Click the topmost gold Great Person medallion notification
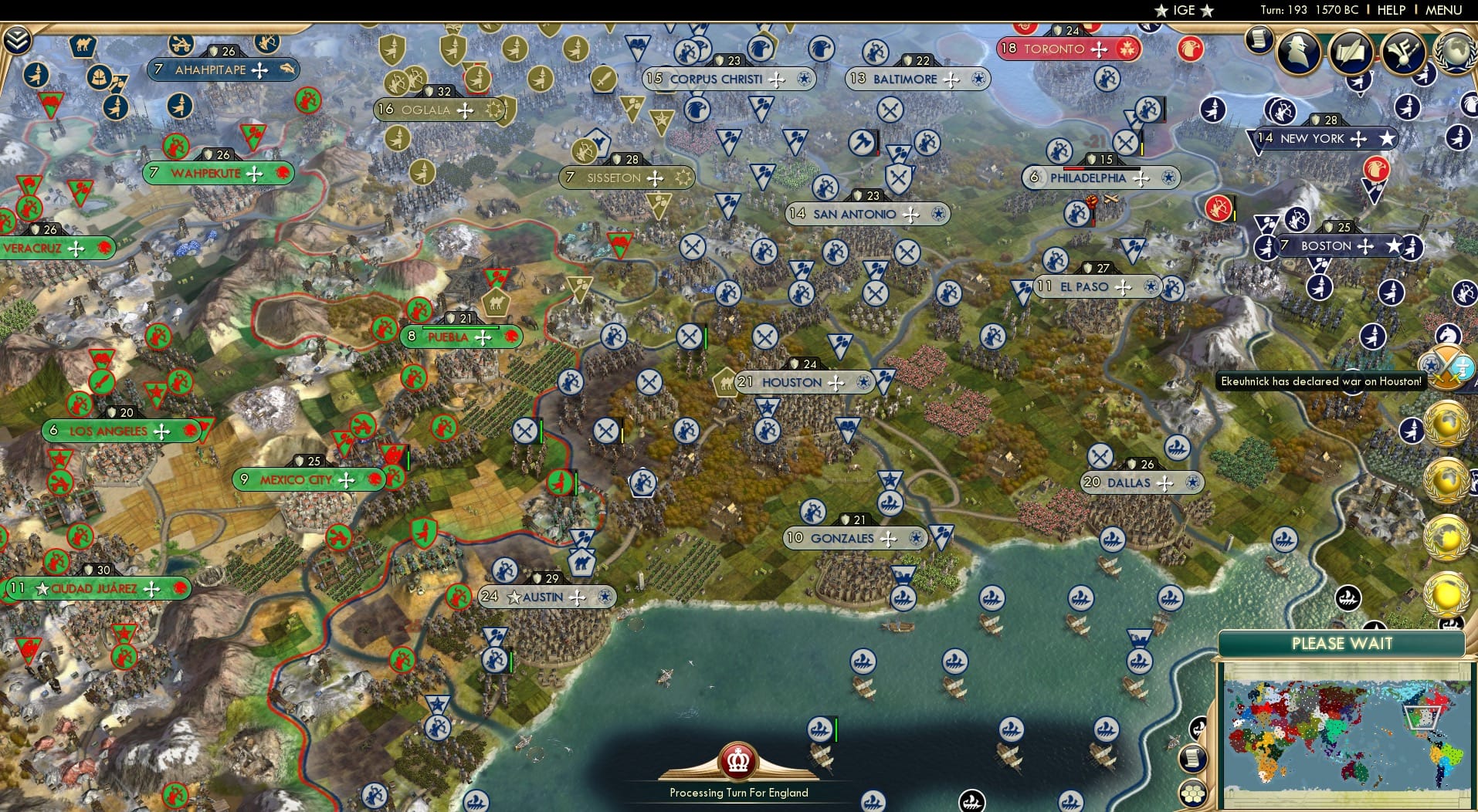Viewport: 1478px width, 812px height. click(x=1447, y=425)
